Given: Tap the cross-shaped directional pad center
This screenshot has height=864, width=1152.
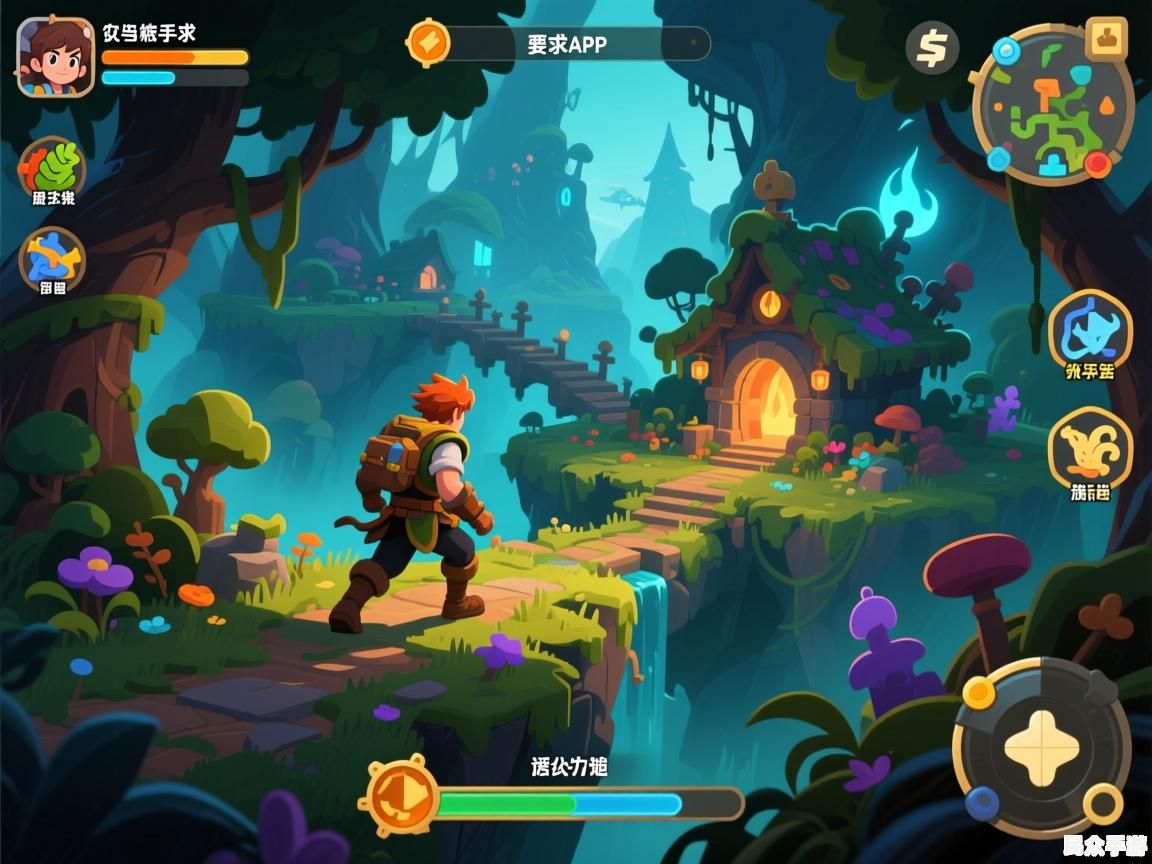Looking at the screenshot, I should coord(1041,746).
